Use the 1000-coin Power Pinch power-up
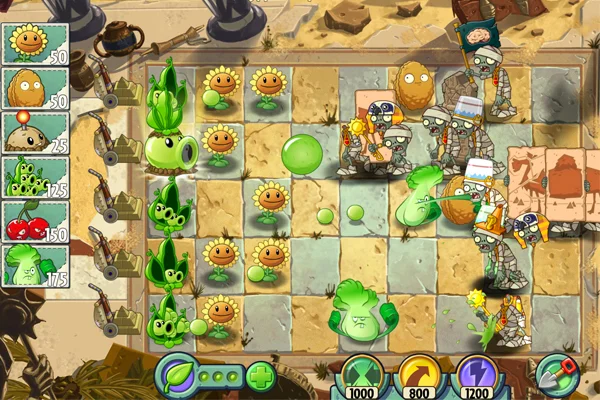This screenshot has width=600, height=400. click(x=362, y=377)
